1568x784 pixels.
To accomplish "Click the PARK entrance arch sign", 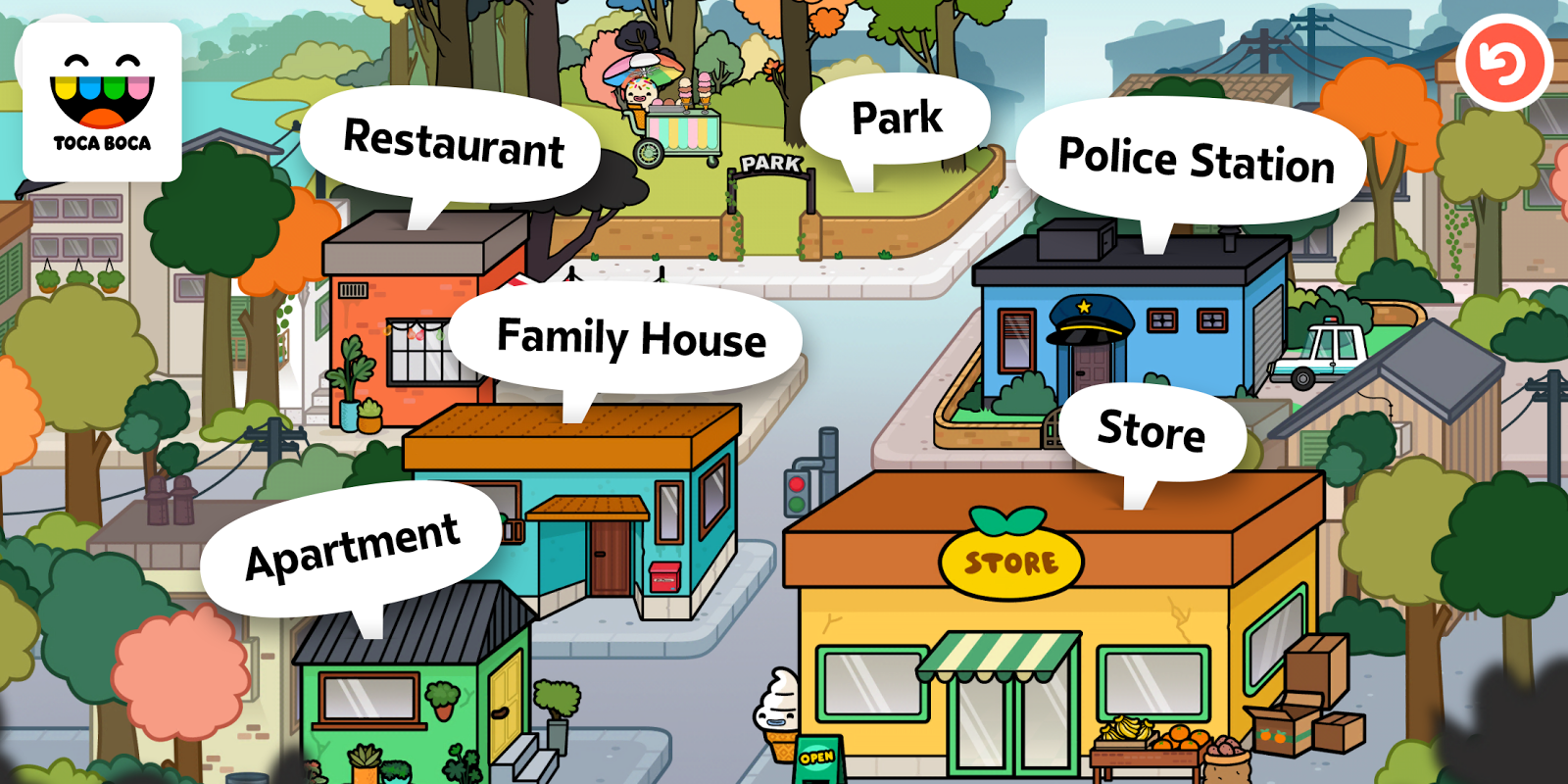I will pos(769,167).
